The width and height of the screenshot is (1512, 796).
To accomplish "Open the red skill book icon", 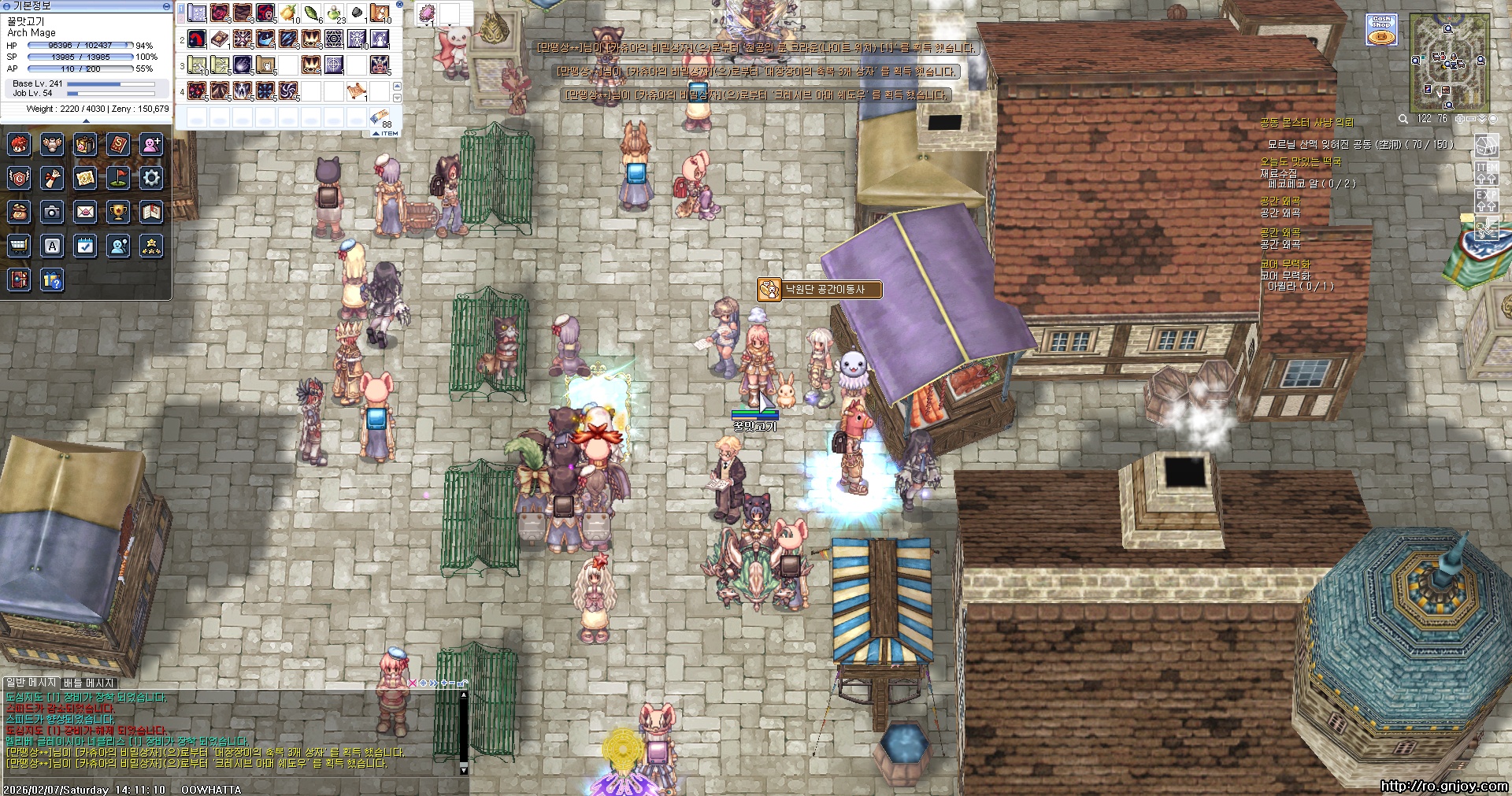I will pos(118,144).
